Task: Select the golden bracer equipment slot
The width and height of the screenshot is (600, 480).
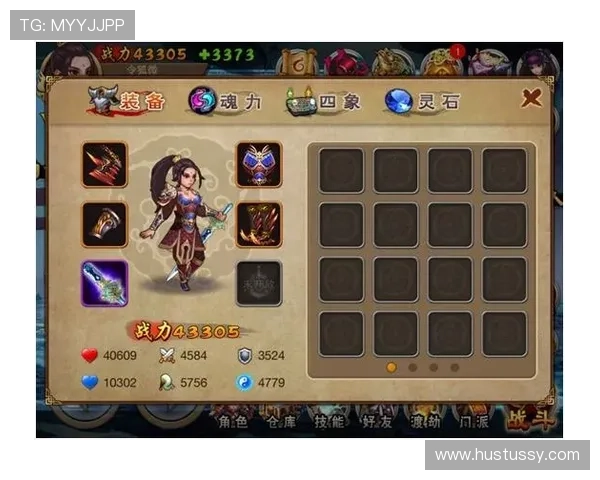Action: (x=104, y=224)
